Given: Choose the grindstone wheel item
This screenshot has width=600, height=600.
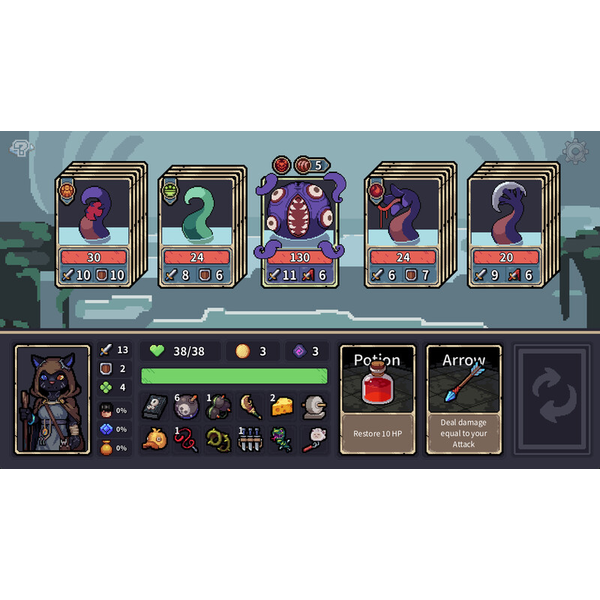Looking at the screenshot, I should coord(314,406).
